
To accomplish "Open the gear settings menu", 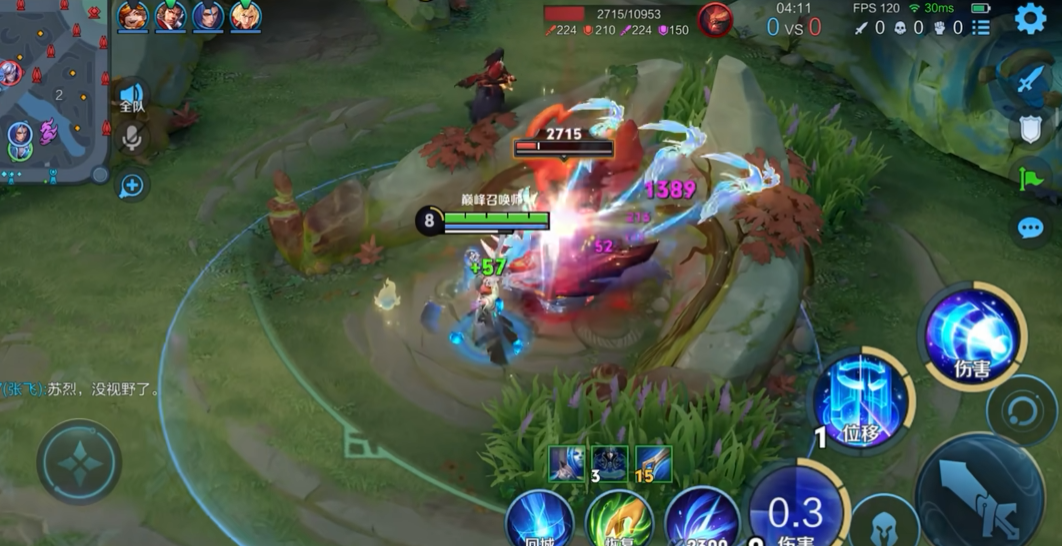I will (1030, 18).
